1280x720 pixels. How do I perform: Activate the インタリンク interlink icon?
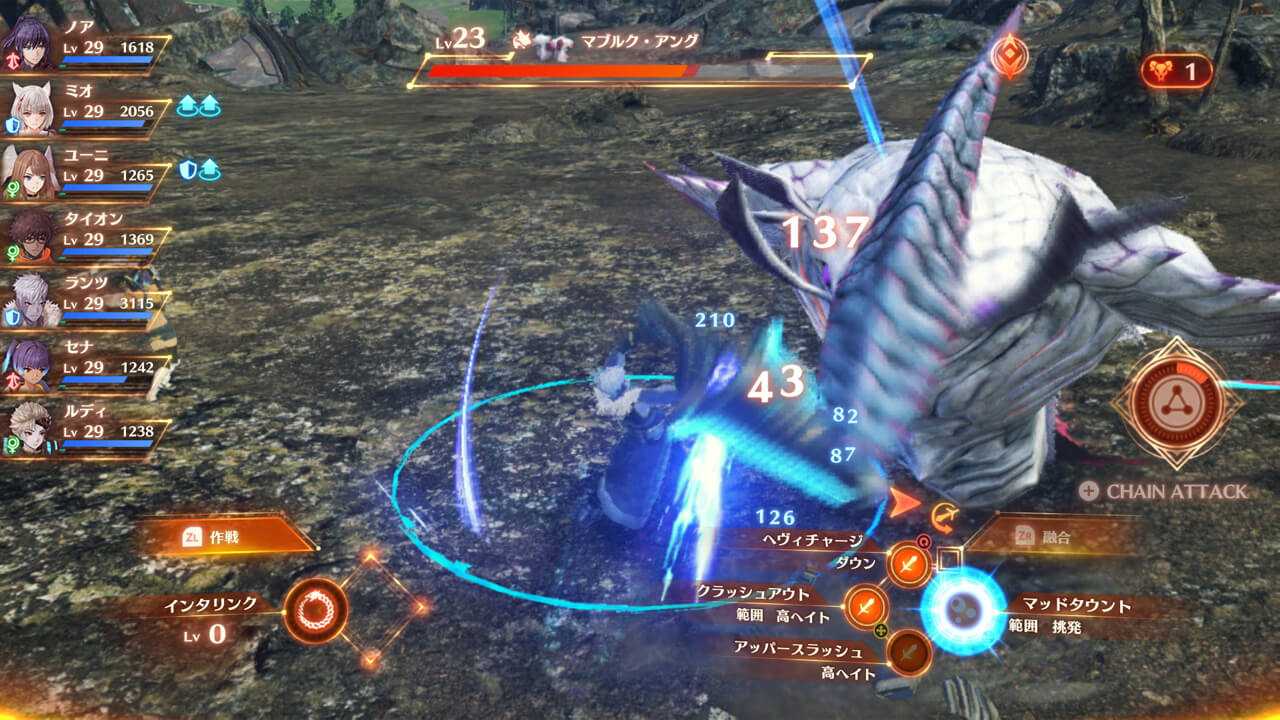[x=316, y=610]
